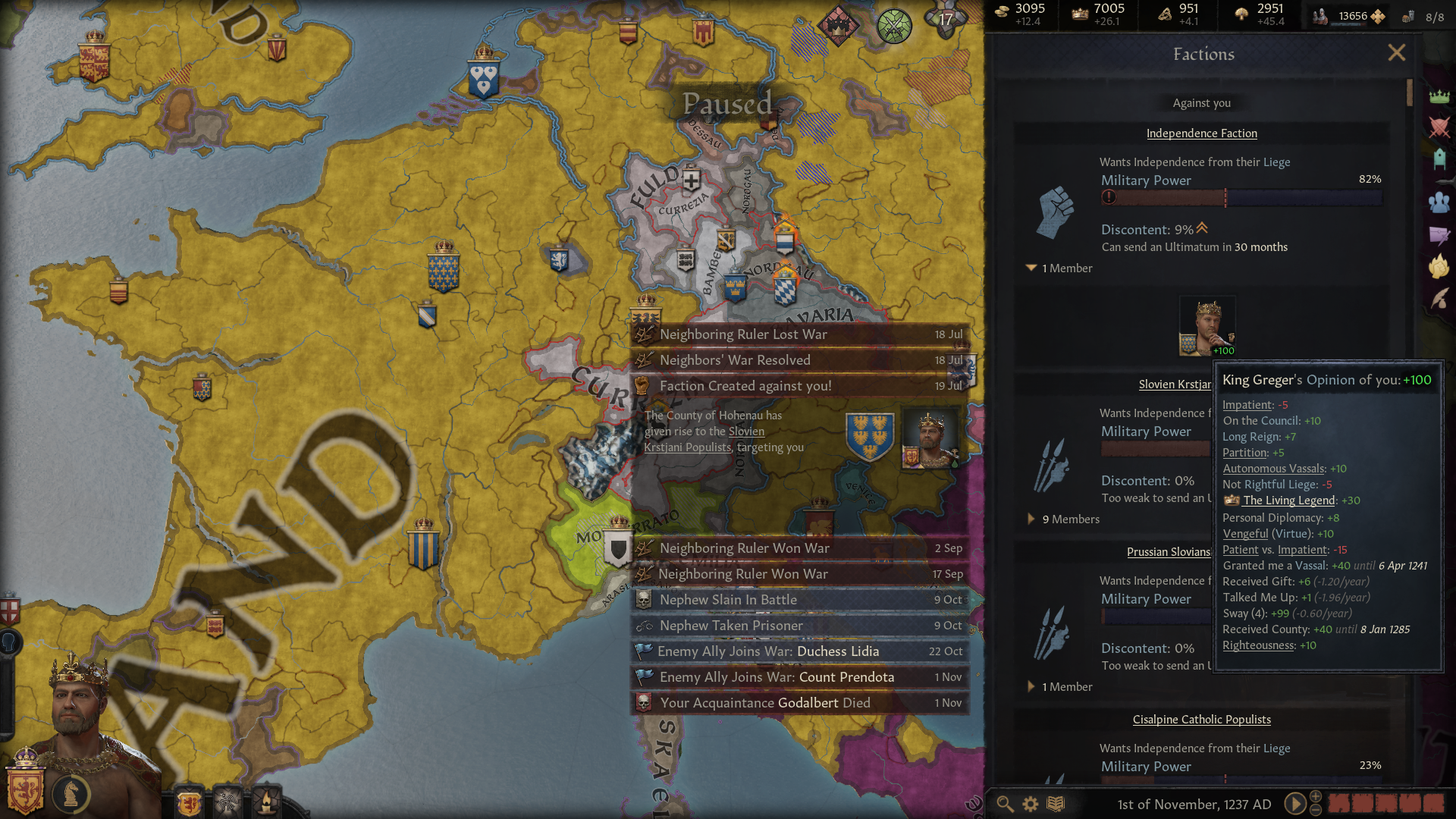Open Factions via flaming fist icon
1456x819 pixels.
pos(1439,266)
